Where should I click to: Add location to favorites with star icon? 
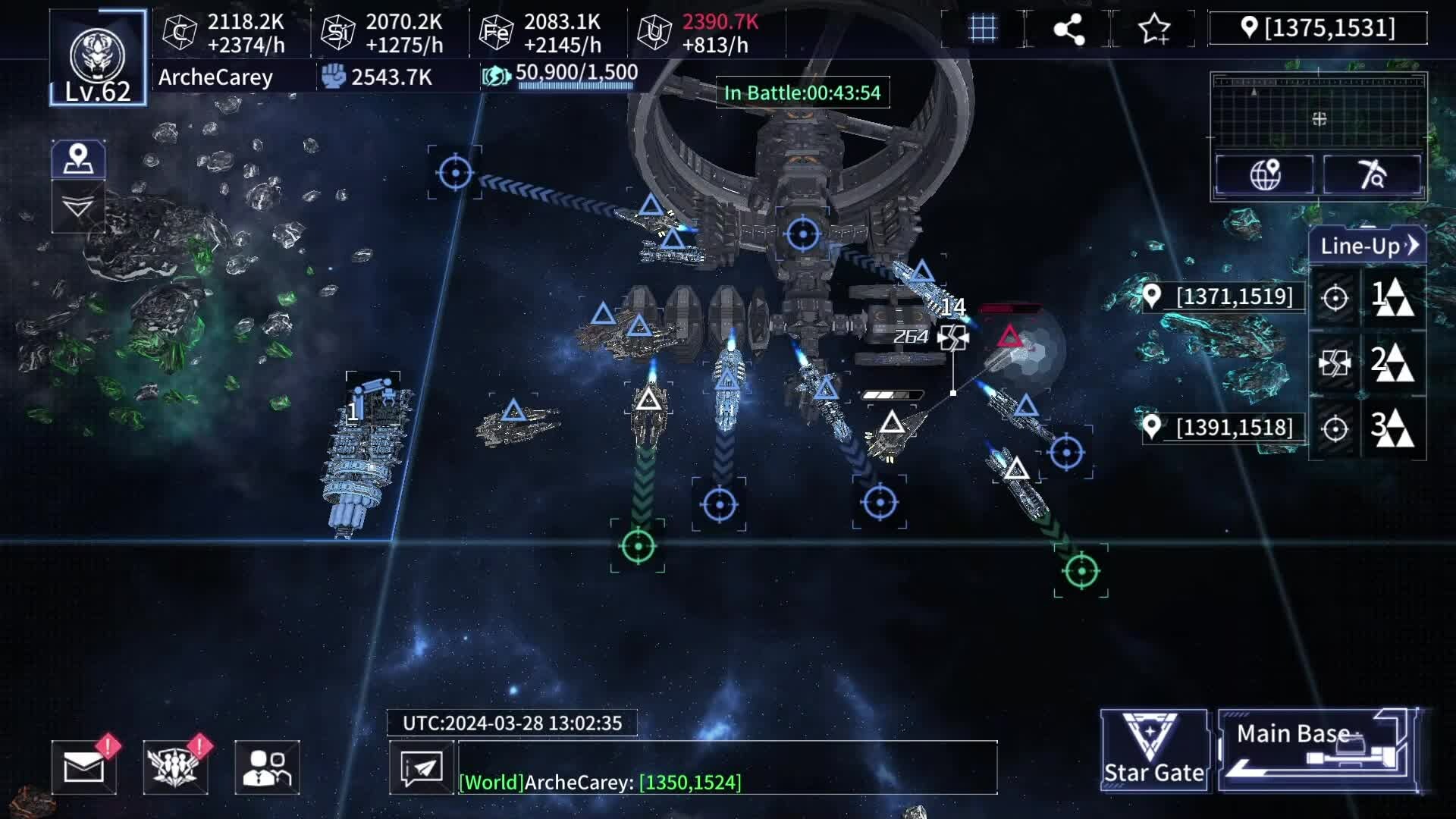(1153, 29)
